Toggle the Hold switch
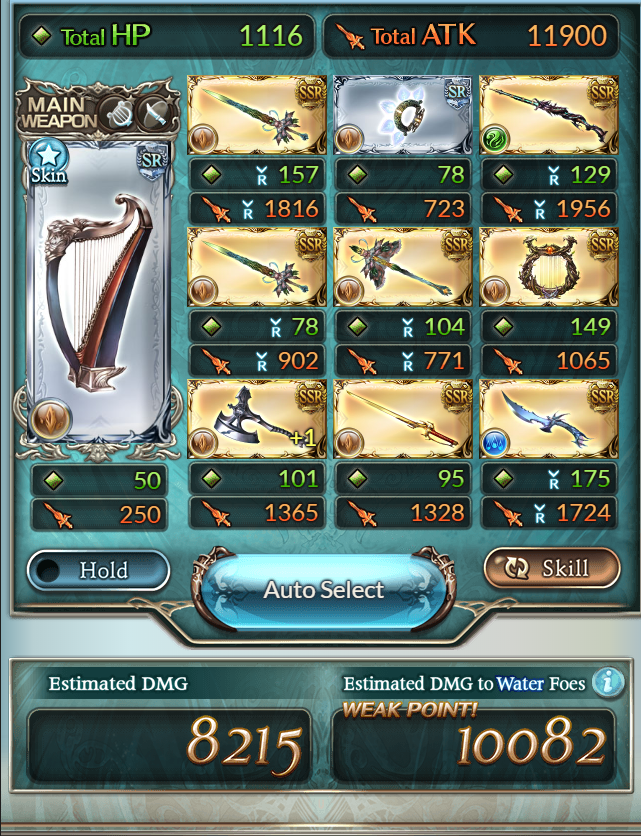This screenshot has width=641, height=836. pos(99,570)
